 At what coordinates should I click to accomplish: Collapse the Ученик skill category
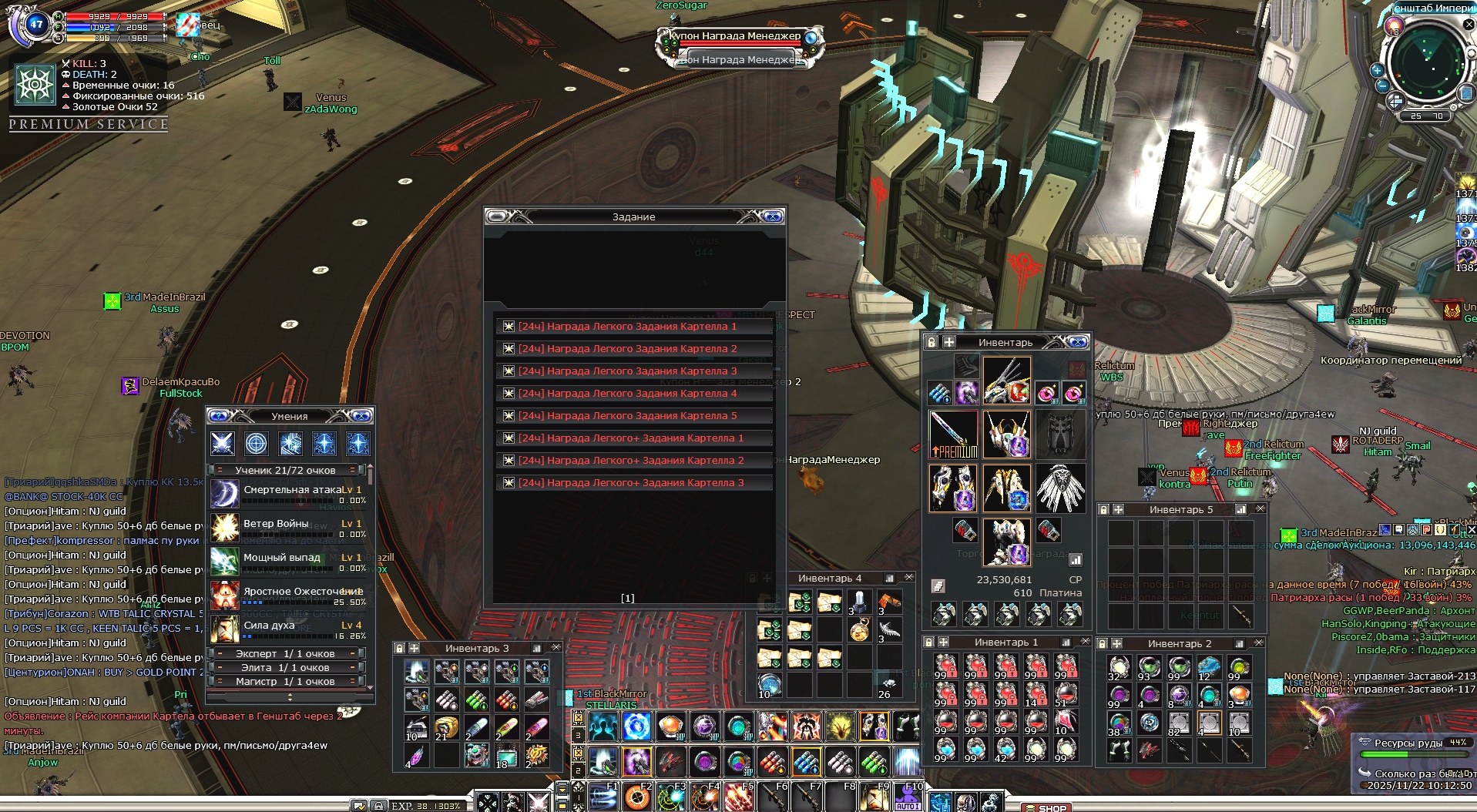click(x=220, y=470)
